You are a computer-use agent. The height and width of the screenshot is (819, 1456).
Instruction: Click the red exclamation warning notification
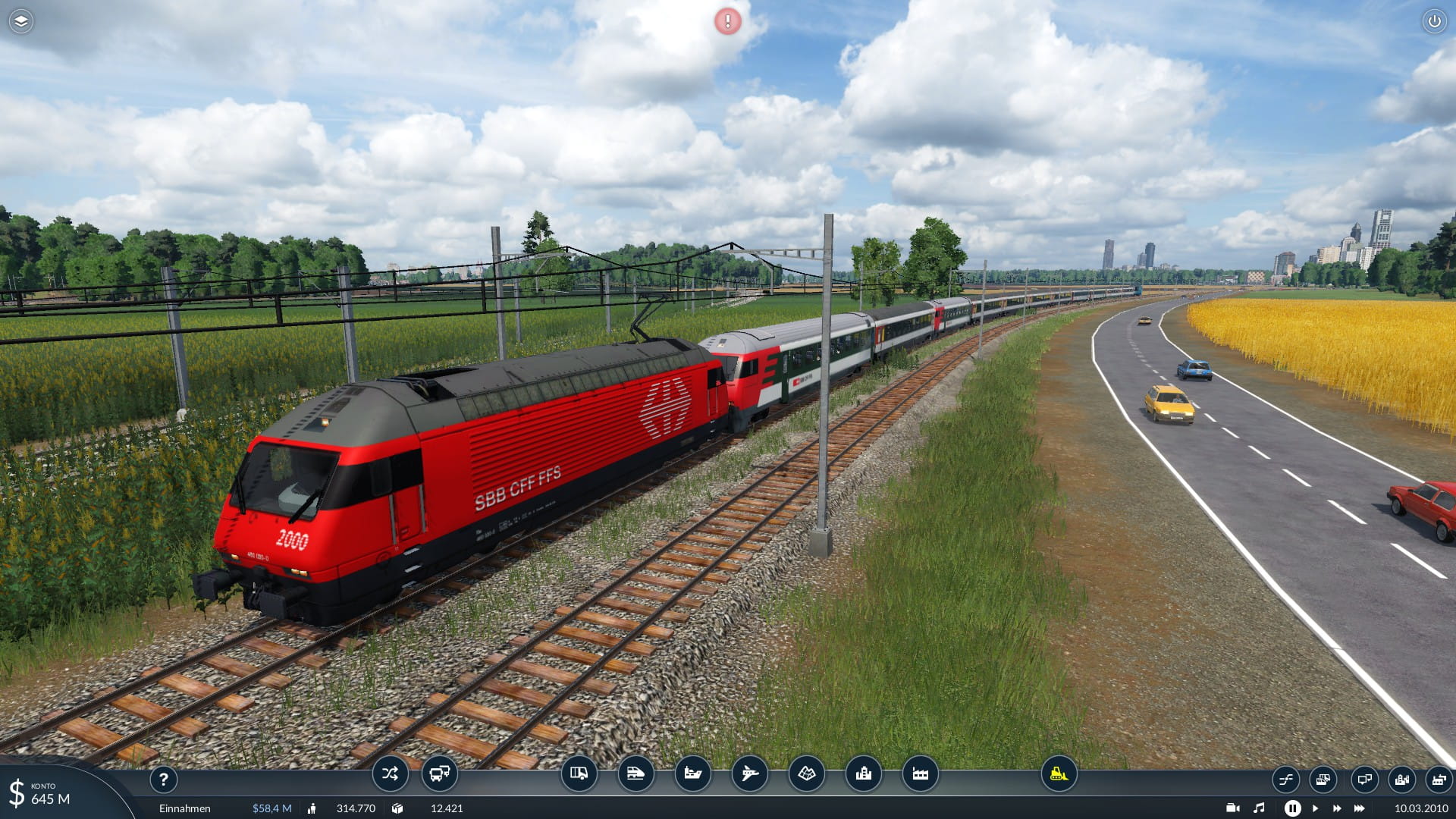click(x=728, y=21)
